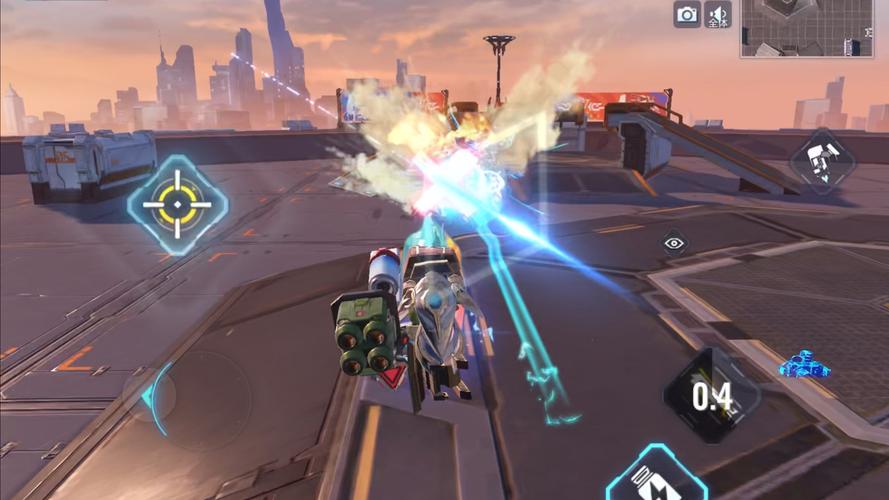The height and width of the screenshot is (500, 889).
Task: Toggle the voice chat speaker button
Action: coord(718,14)
